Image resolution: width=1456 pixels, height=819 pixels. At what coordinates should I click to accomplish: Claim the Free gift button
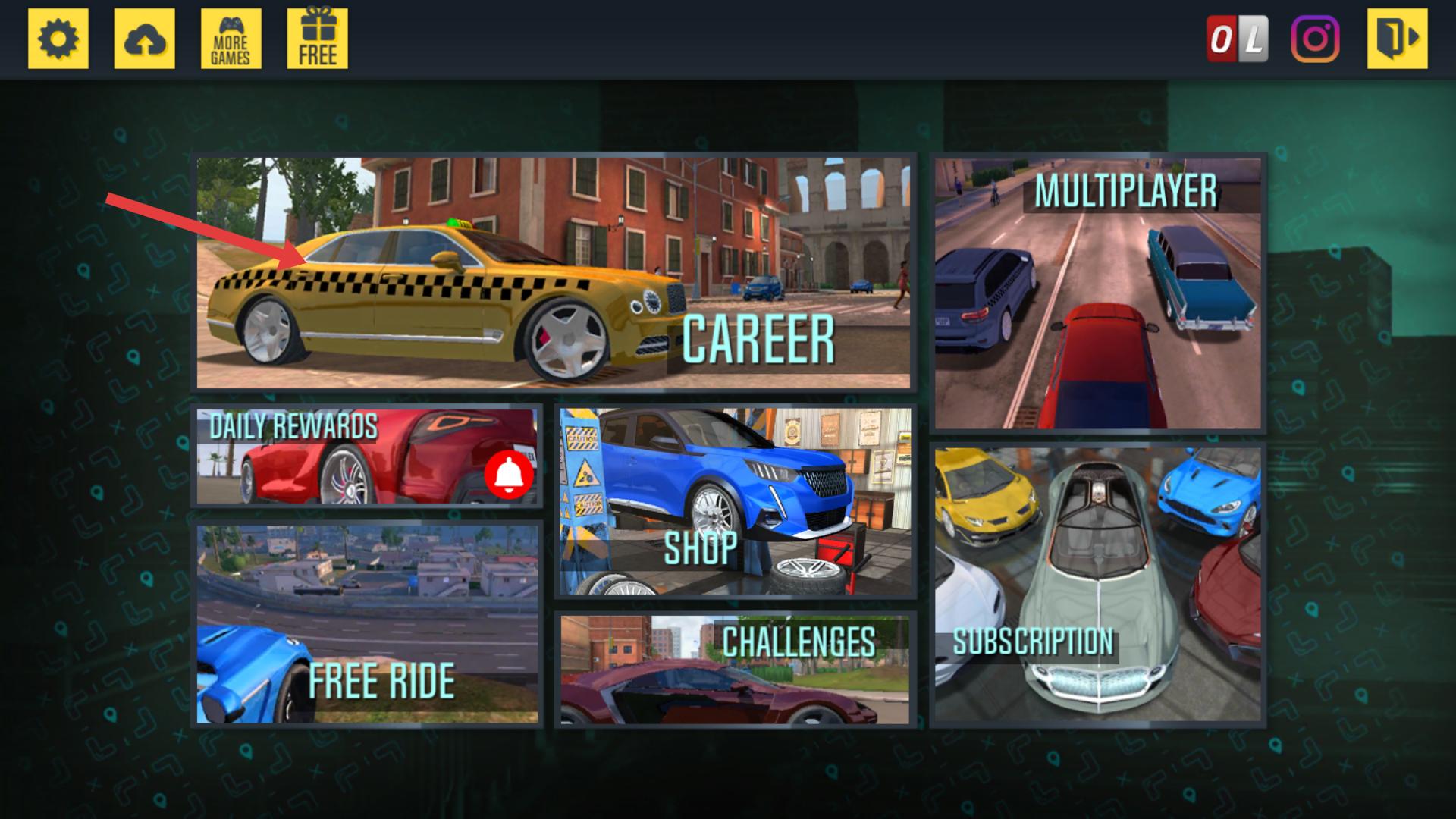click(317, 39)
